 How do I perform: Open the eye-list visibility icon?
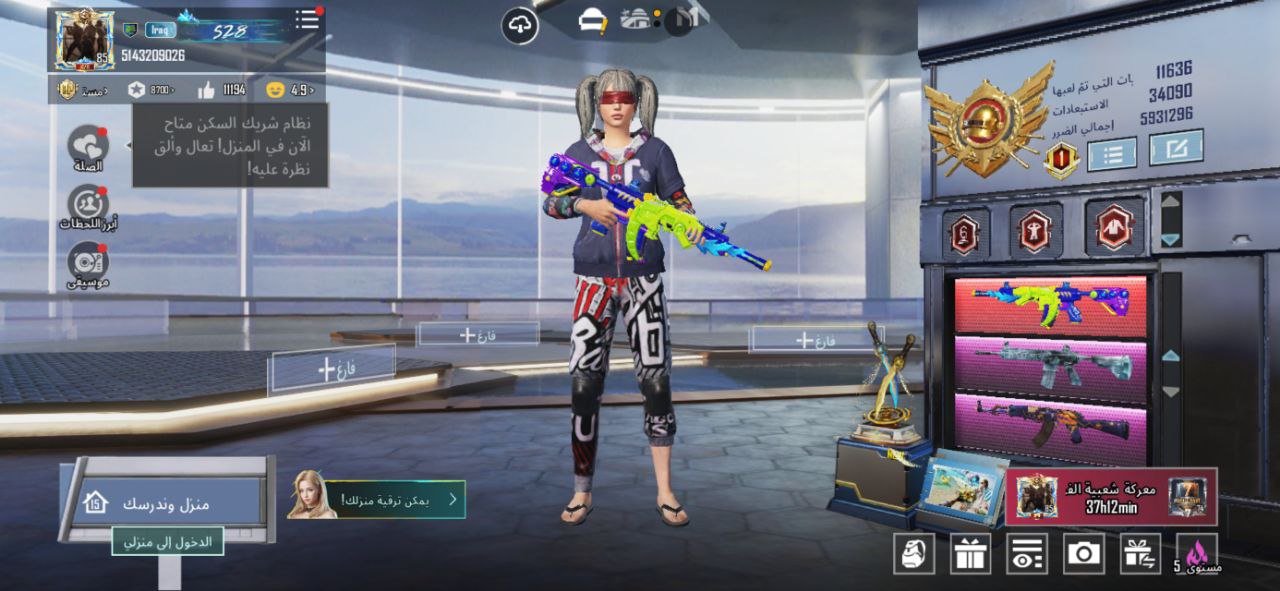click(1026, 553)
